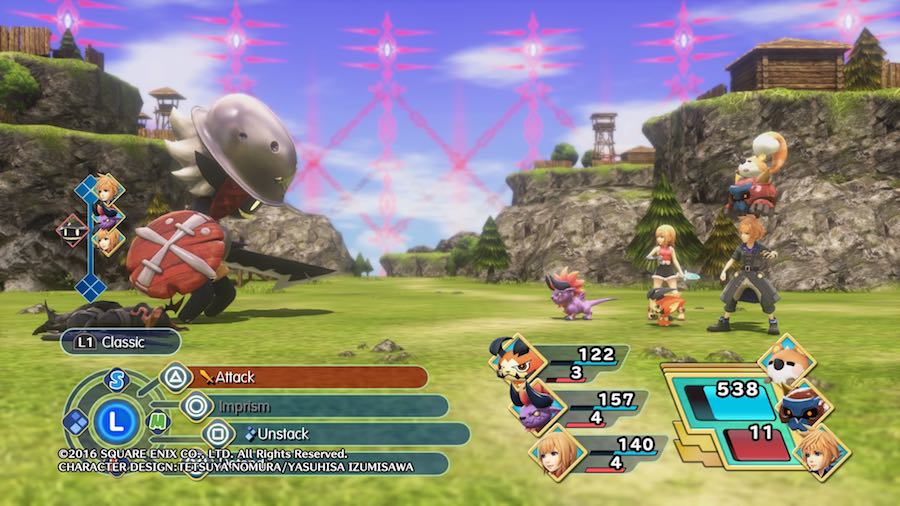Select the girl's portrait with 140 HP
This screenshot has height=506, width=900.
[x=553, y=452]
